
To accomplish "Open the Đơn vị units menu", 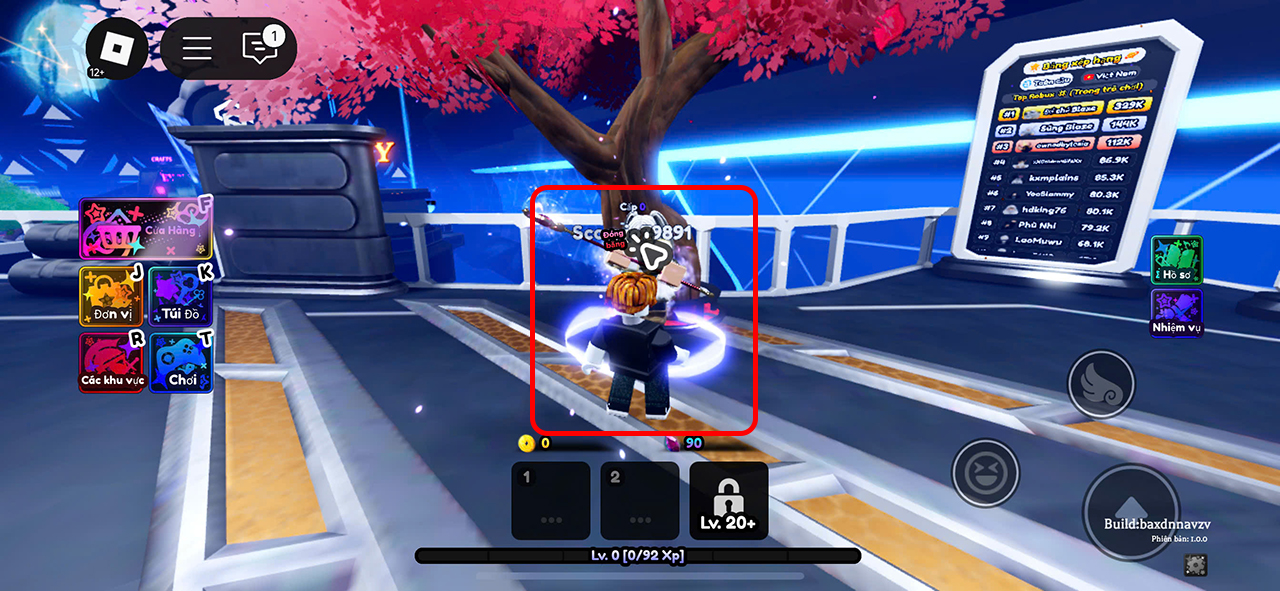I will 111,295.
